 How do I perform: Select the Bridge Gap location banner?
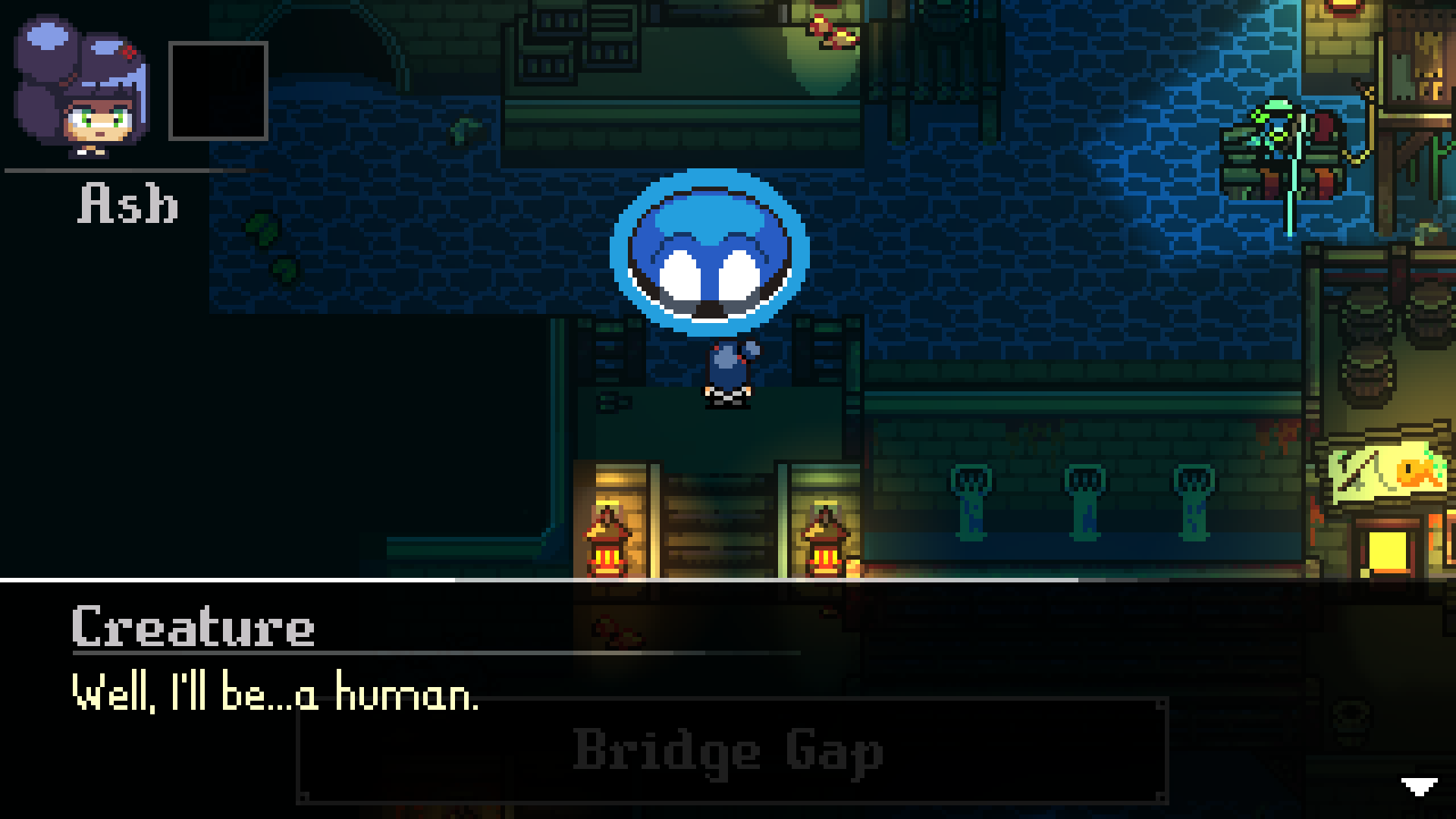[728, 751]
